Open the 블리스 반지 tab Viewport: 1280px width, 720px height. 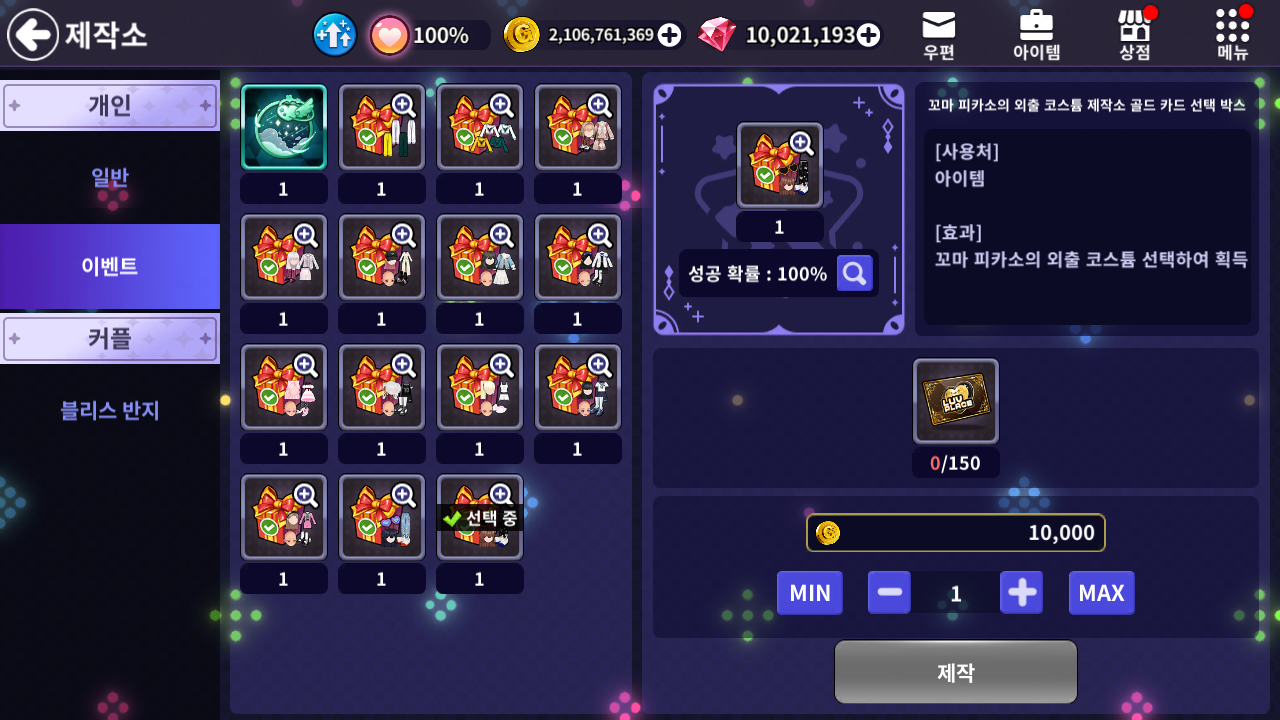[110, 410]
